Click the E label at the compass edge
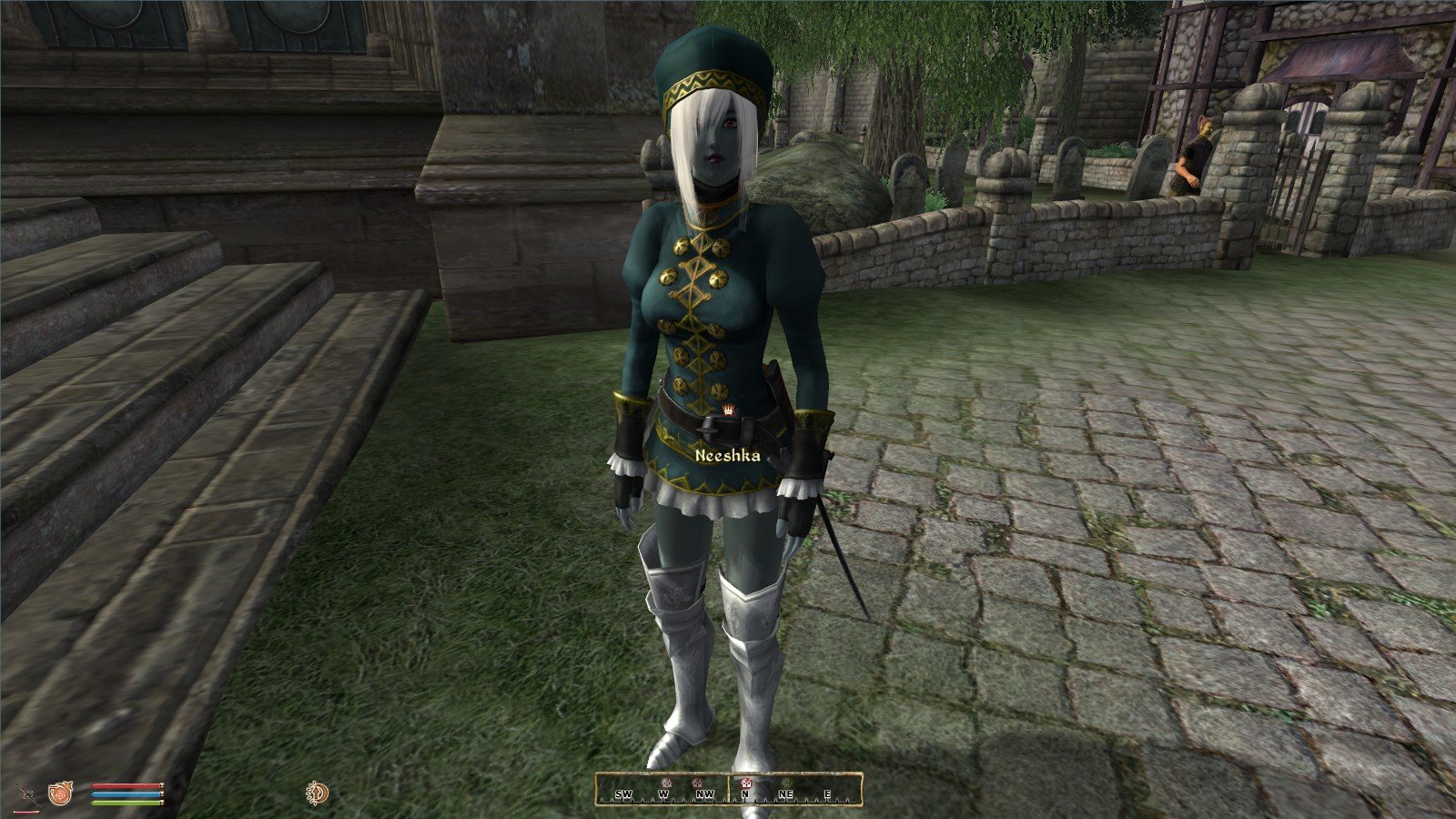This screenshot has height=819, width=1456. pyautogui.click(x=826, y=794)
